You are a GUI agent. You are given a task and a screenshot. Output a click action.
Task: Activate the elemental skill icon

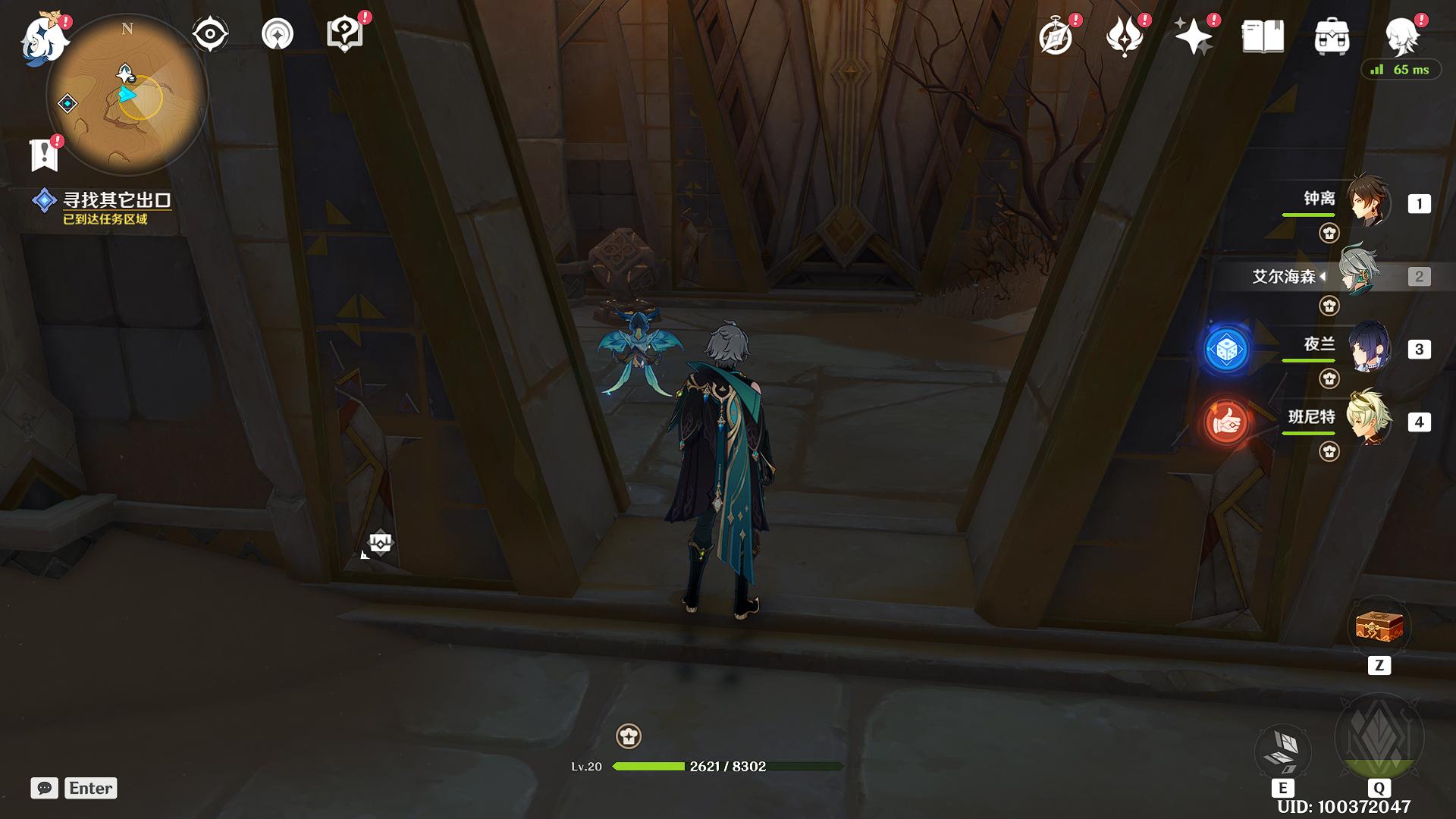tap(1283, 750)
